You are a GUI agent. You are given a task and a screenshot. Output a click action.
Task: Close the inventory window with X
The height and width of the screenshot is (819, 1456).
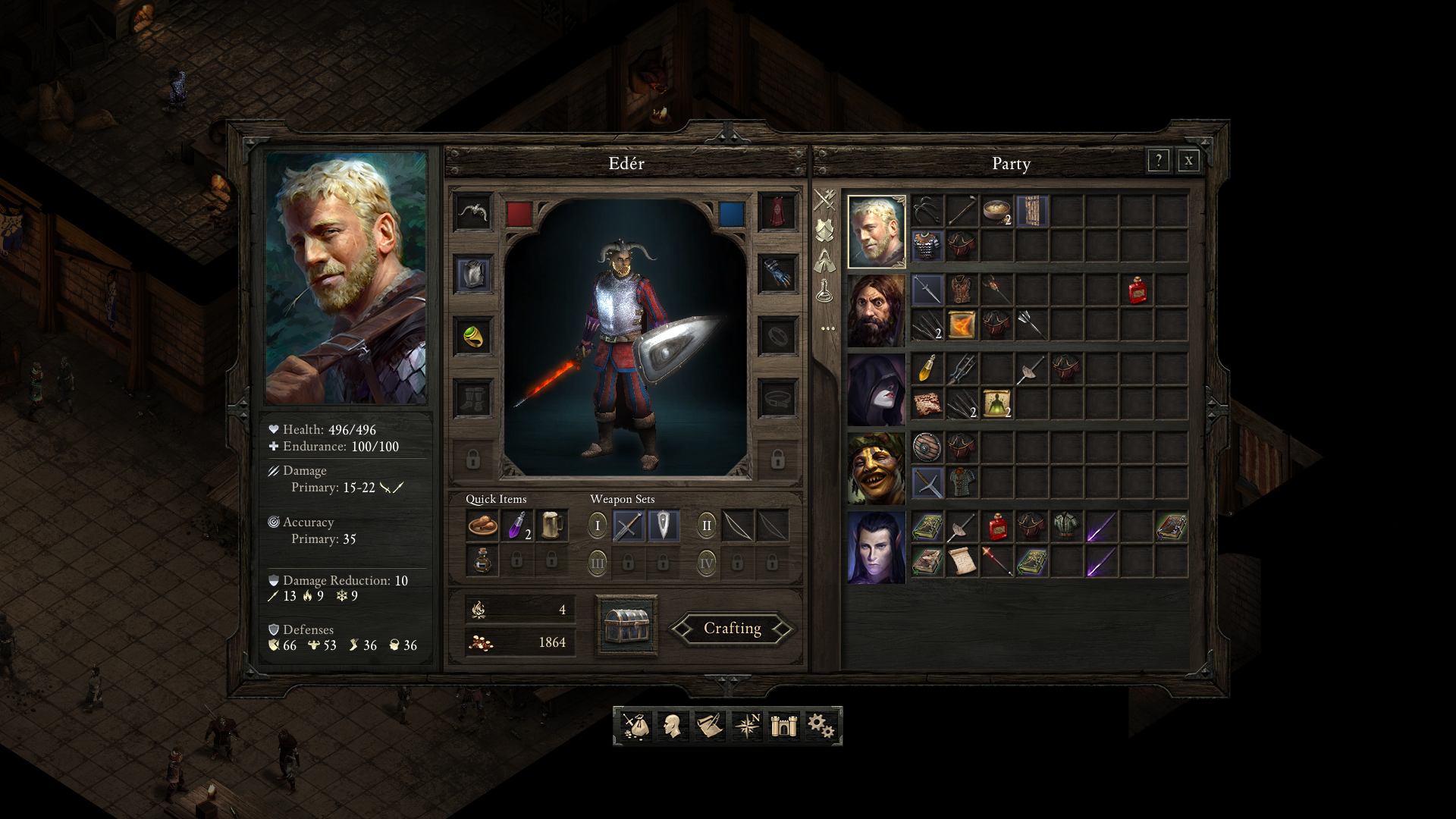coord(1188,161)
